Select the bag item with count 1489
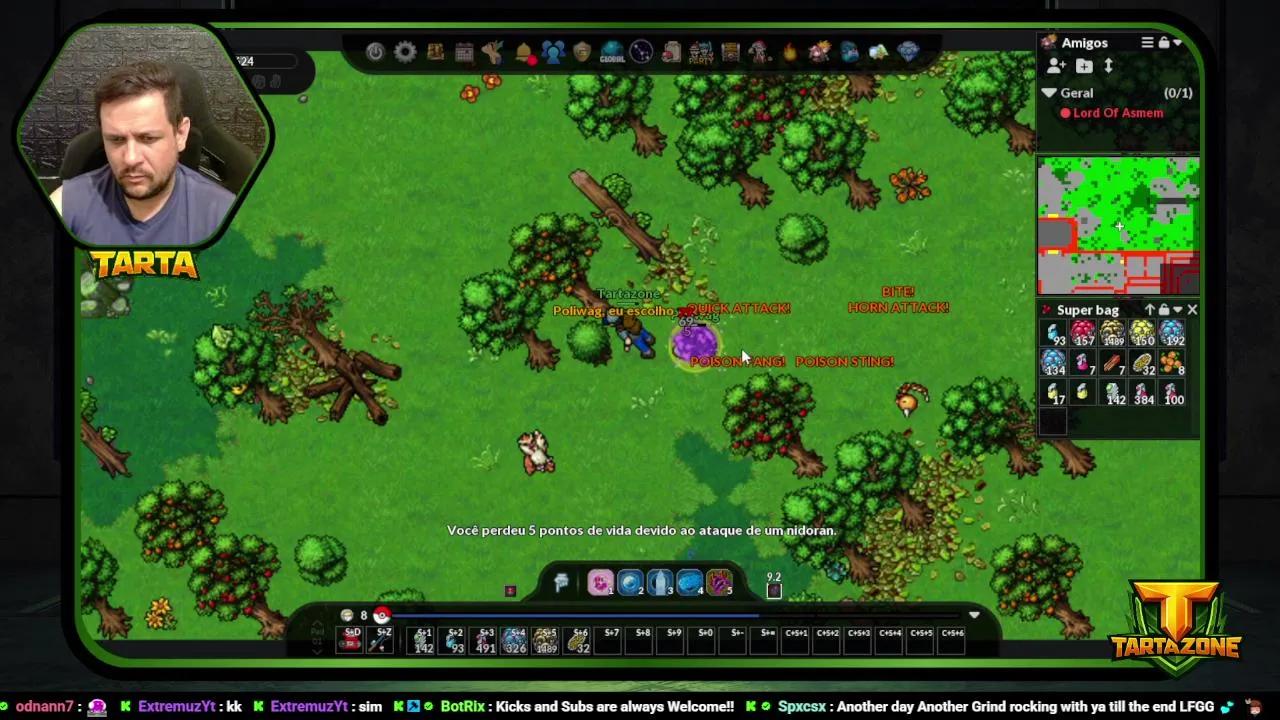The image size is (1280, 720). [1112, 334]
